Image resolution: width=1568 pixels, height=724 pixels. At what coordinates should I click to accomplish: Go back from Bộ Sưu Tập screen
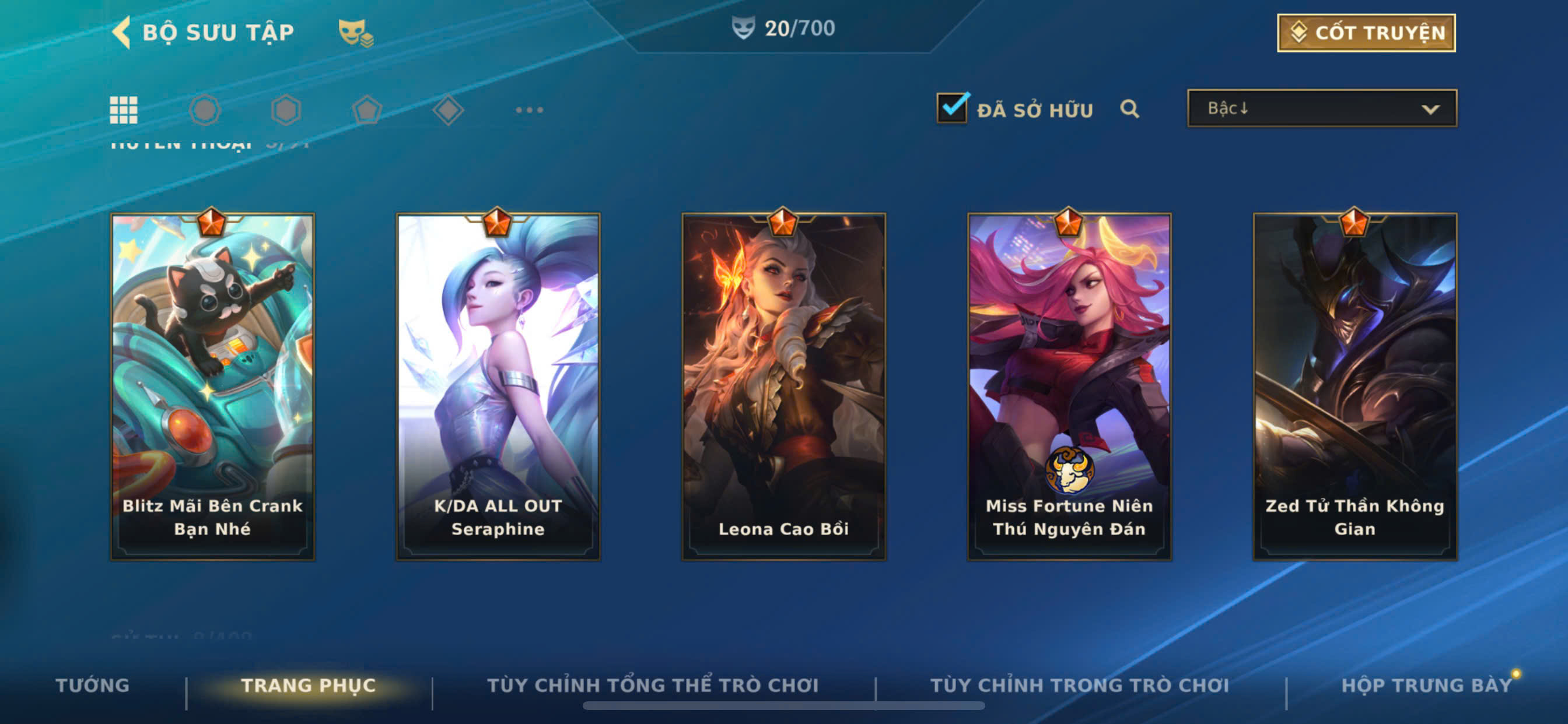coord(123,32)
